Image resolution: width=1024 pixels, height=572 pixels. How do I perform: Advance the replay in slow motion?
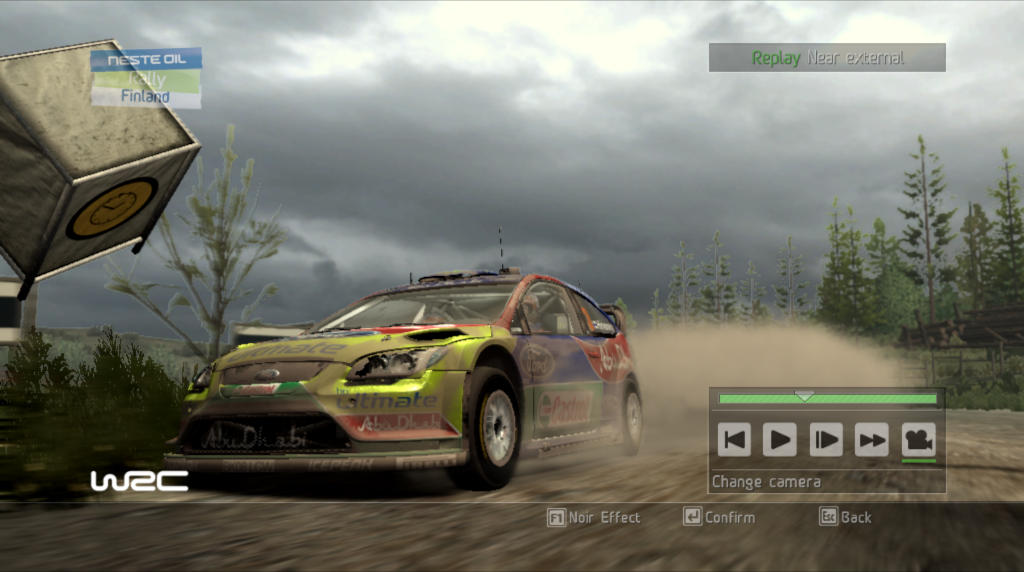(x=826, y=439)
